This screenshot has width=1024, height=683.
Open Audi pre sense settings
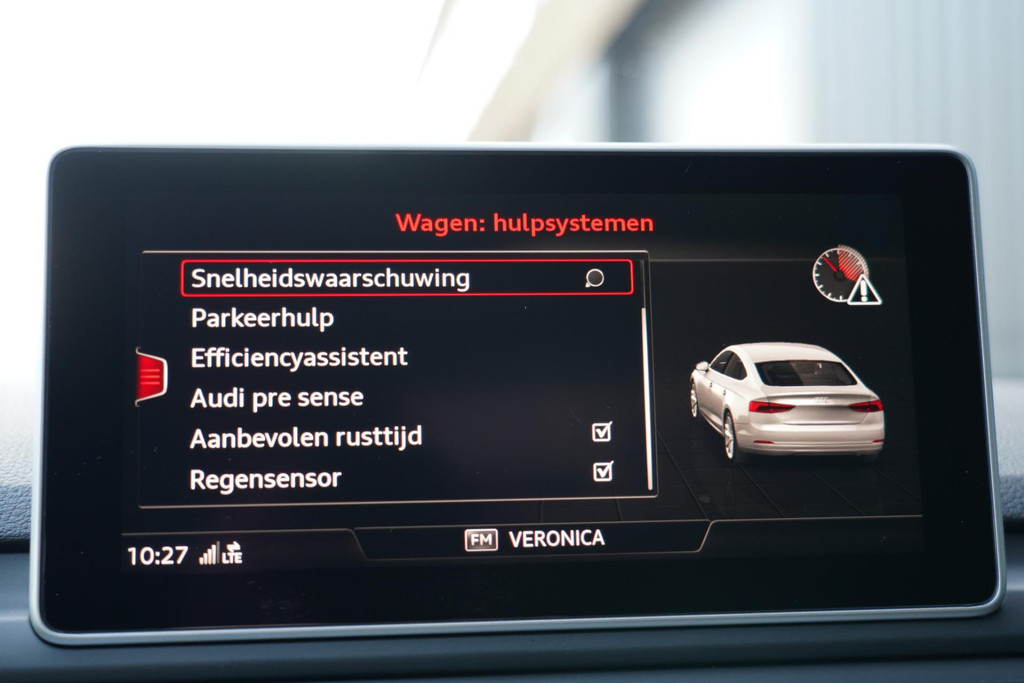click(x=277, y=397)
